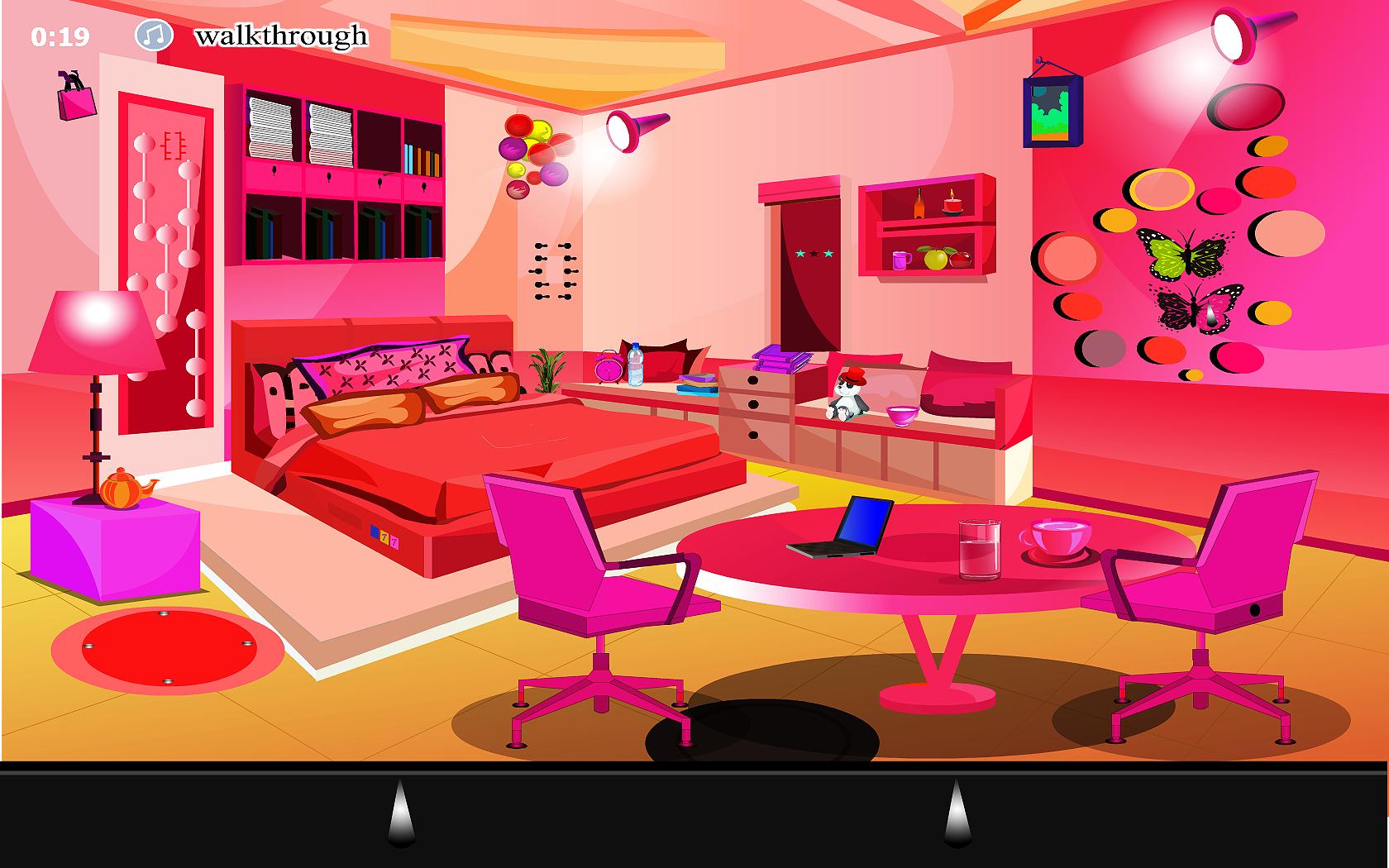1389x868 pixels.
Task: Select the teapot on the pink cube table
Action: click(122, 490)
